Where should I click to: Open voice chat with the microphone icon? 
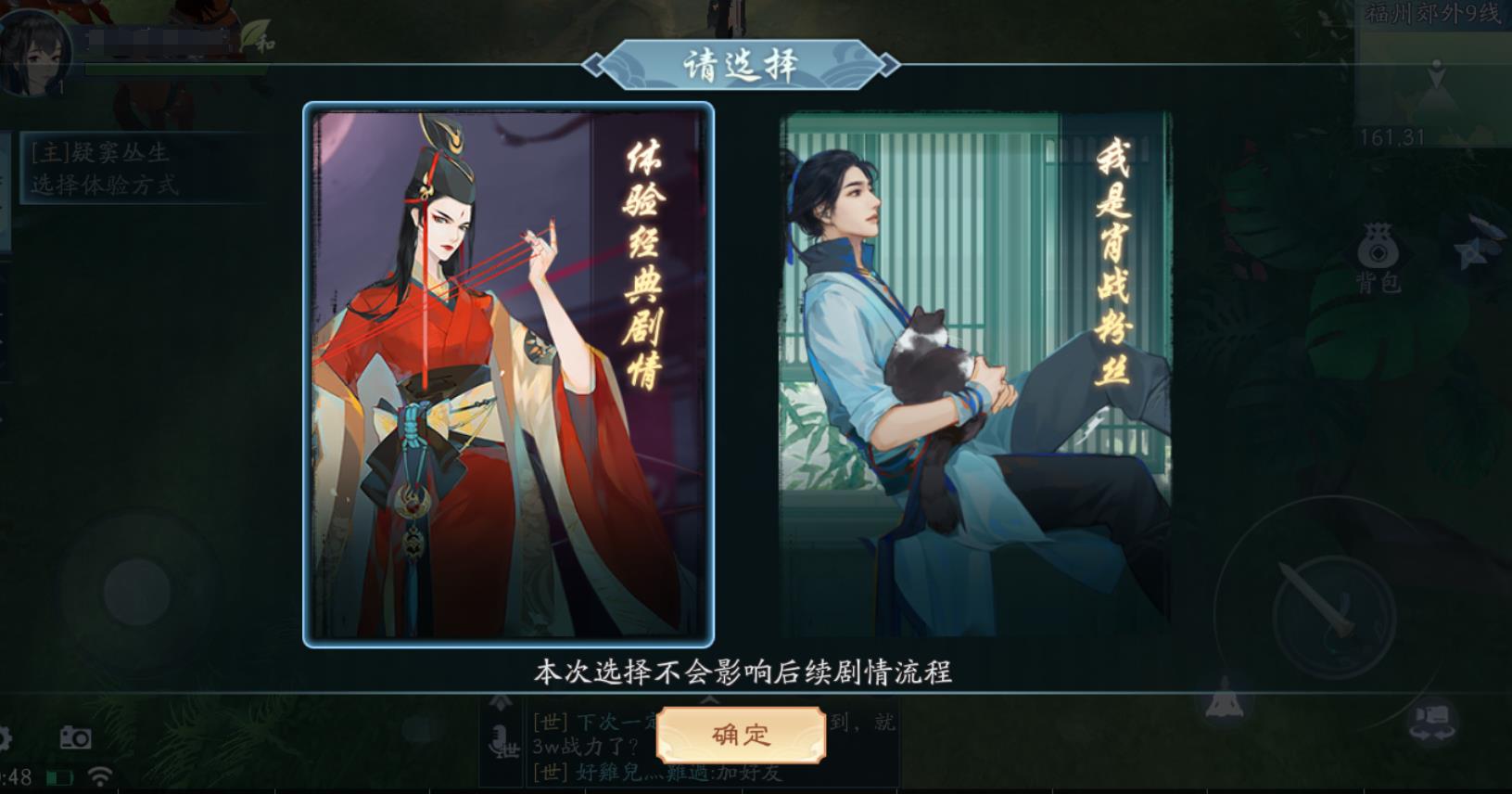coord(499,737)
